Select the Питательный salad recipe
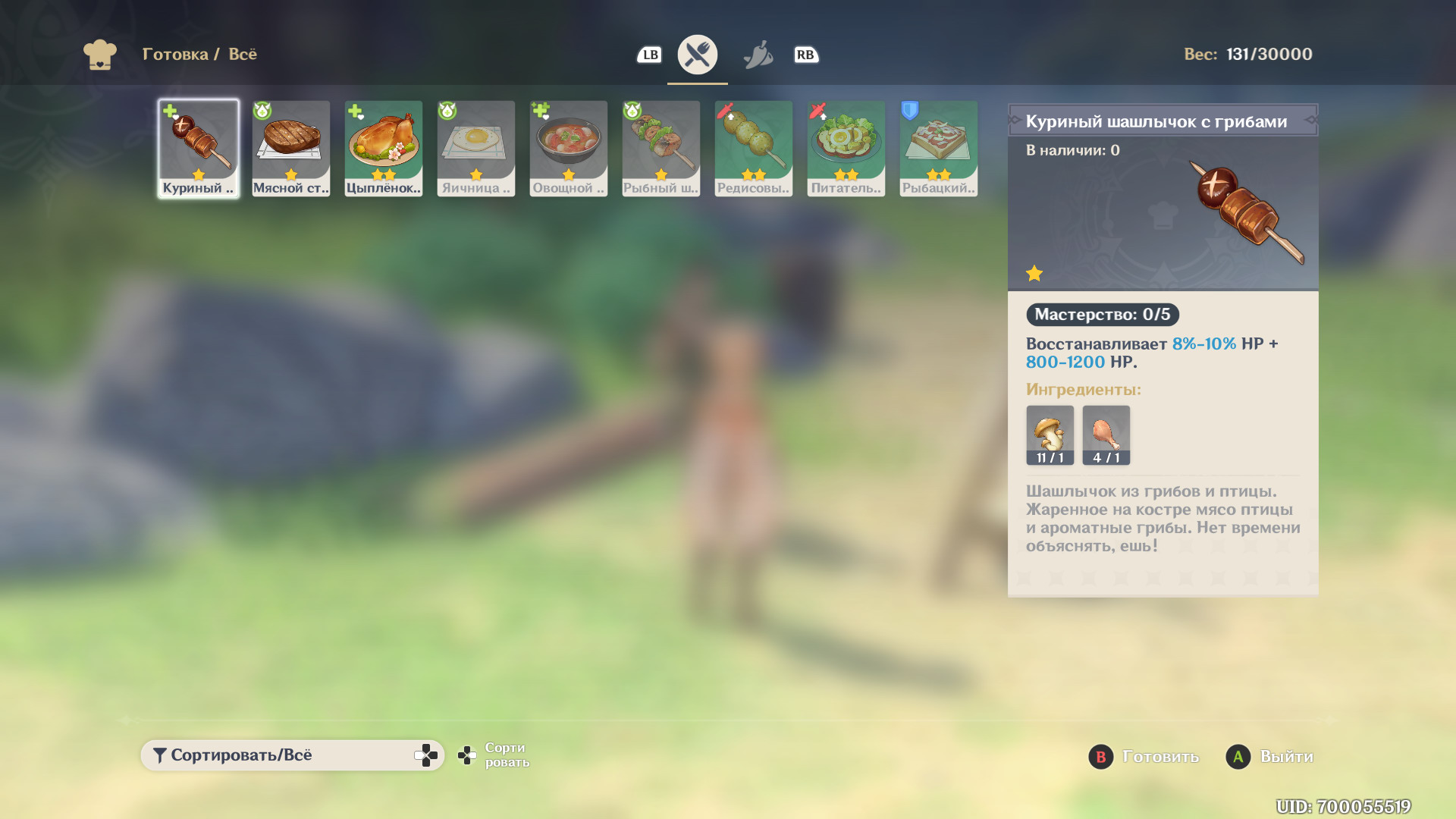This screenshot has height=819, width=1456. click(x=846, y=149)
